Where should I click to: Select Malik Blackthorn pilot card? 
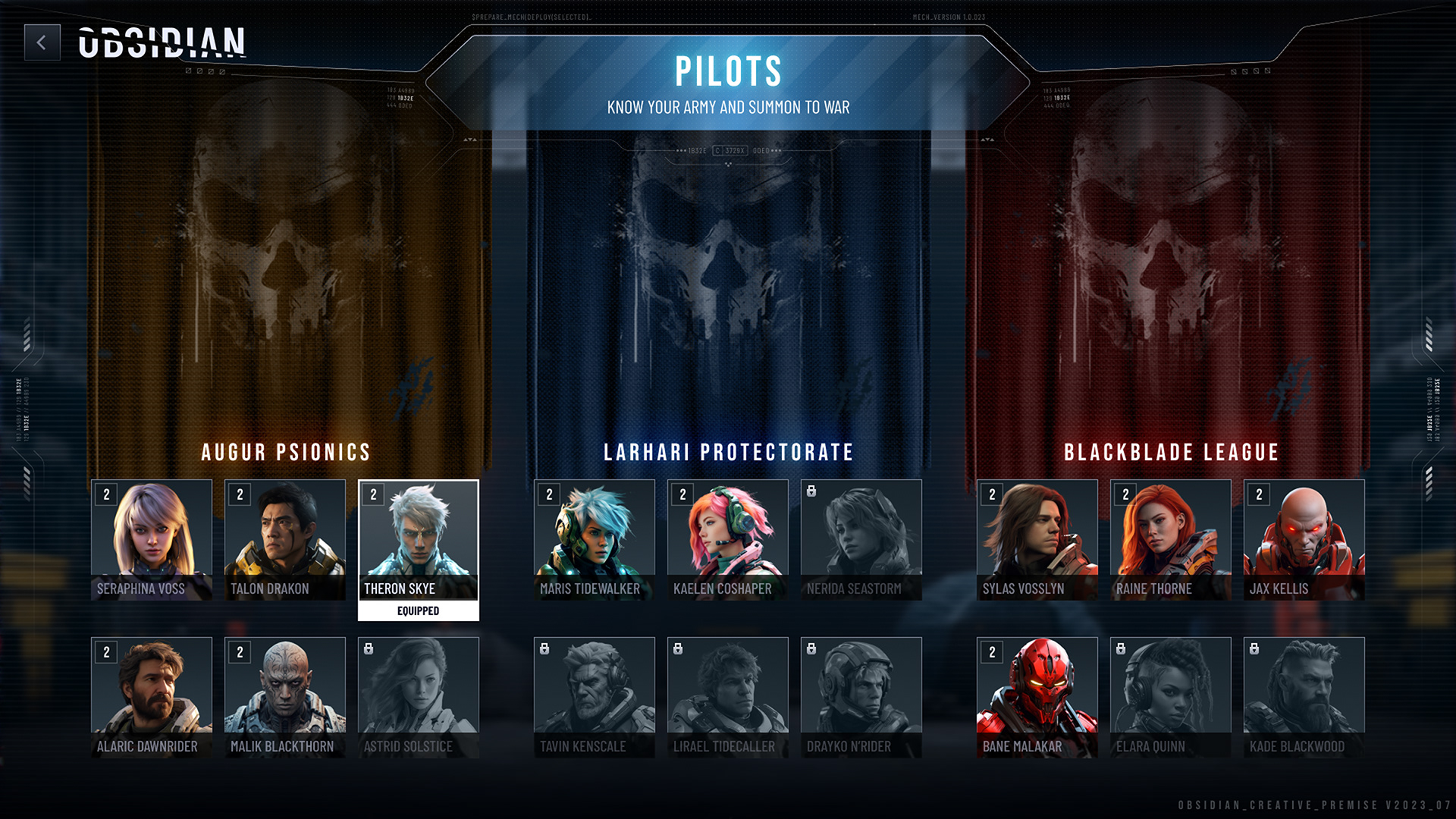pyautogui.click(x=285, y=697)
